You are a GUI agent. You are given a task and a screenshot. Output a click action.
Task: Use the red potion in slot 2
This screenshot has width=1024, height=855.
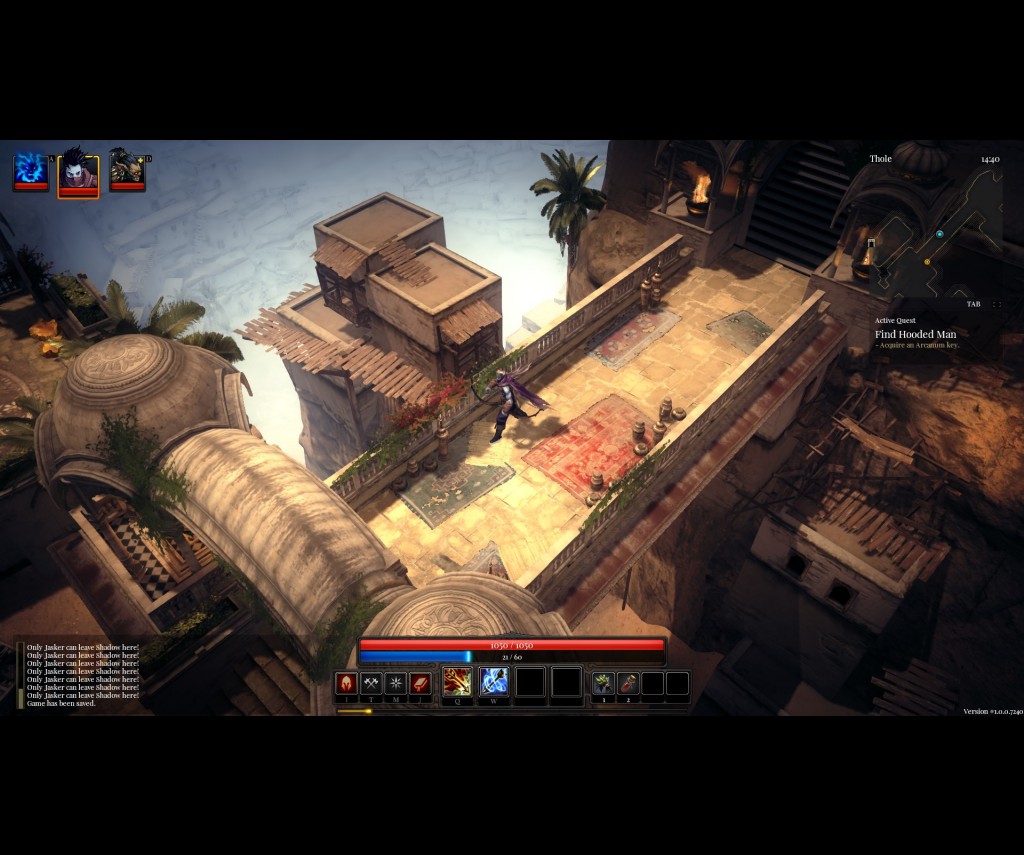(628, 684)
